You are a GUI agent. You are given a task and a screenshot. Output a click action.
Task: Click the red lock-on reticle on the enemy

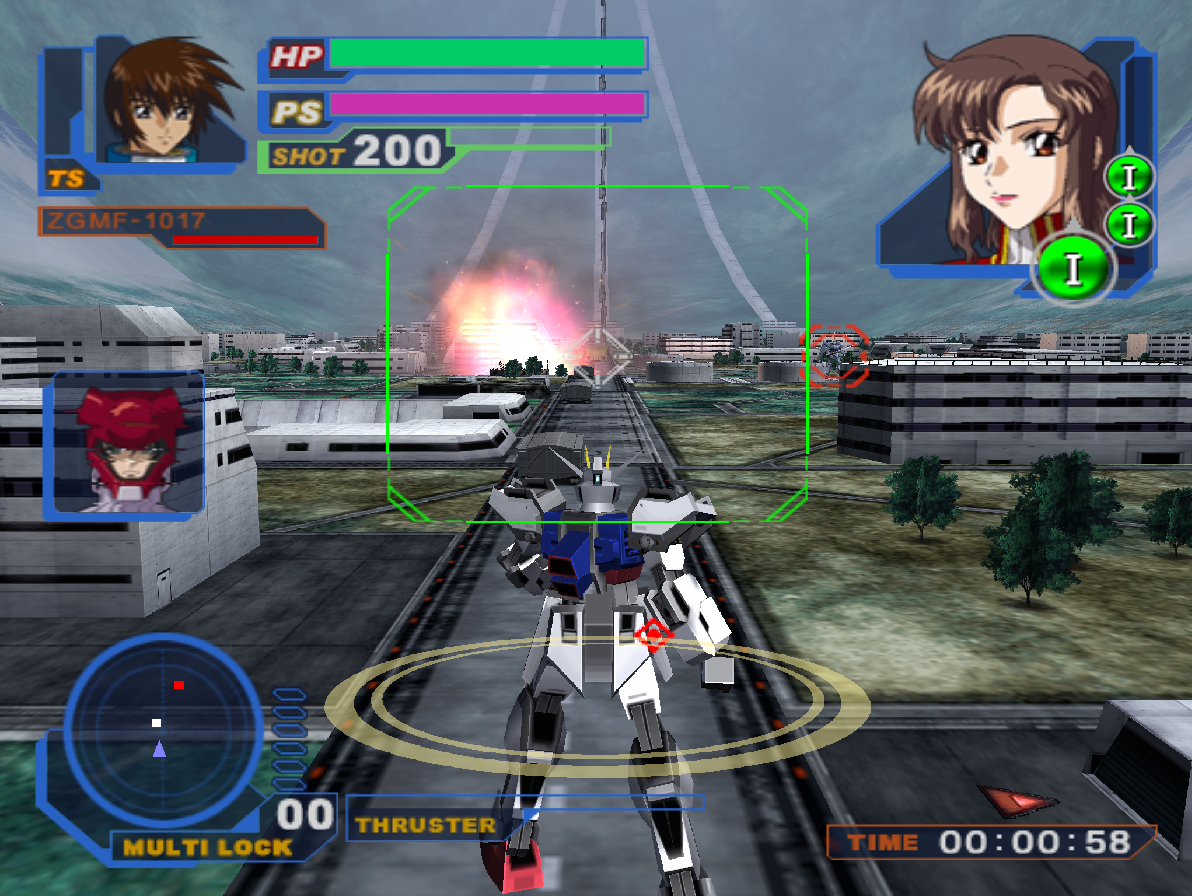point(837,354)
